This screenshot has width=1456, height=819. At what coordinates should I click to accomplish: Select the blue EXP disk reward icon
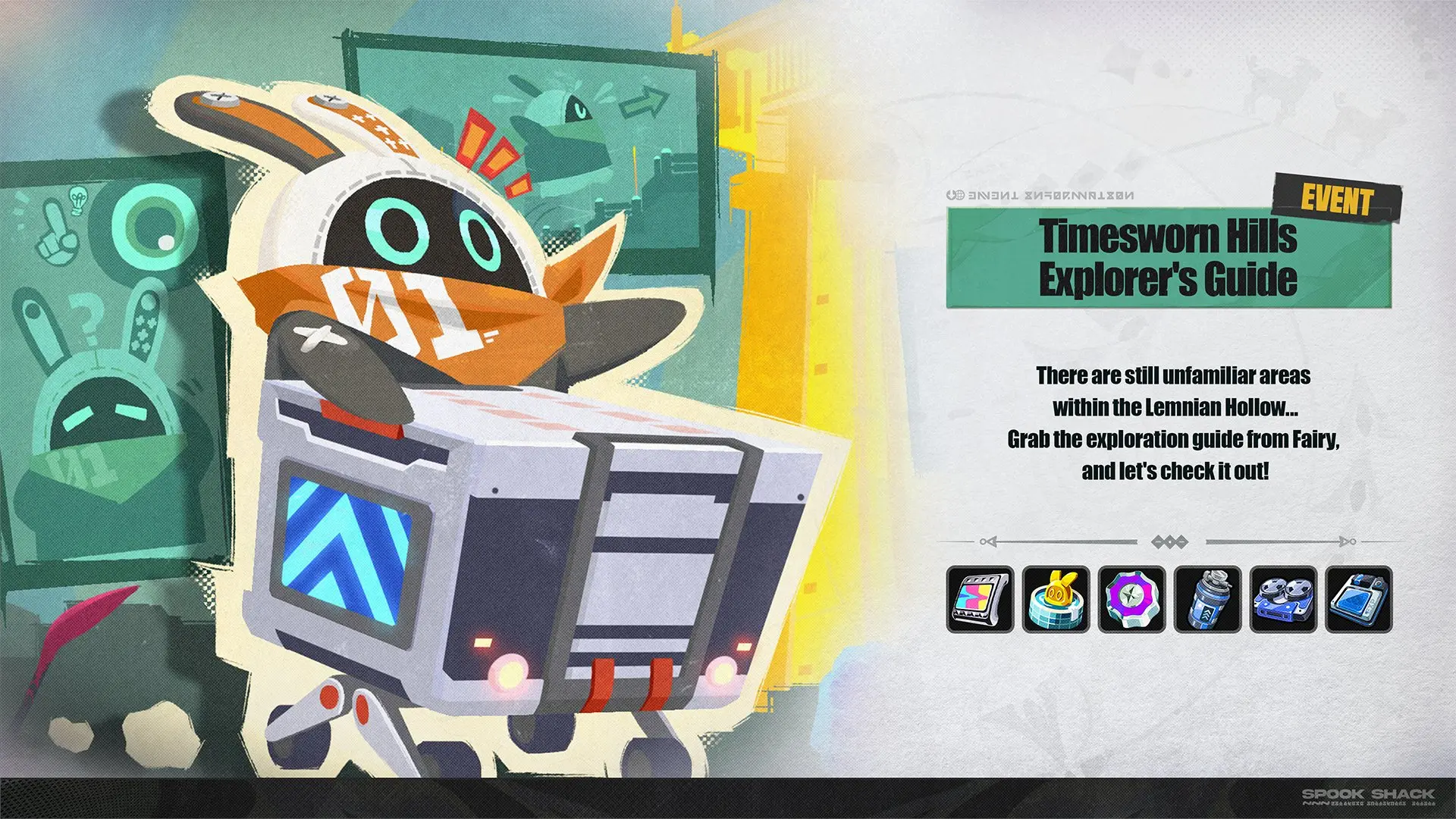[x=1359, y=600]
